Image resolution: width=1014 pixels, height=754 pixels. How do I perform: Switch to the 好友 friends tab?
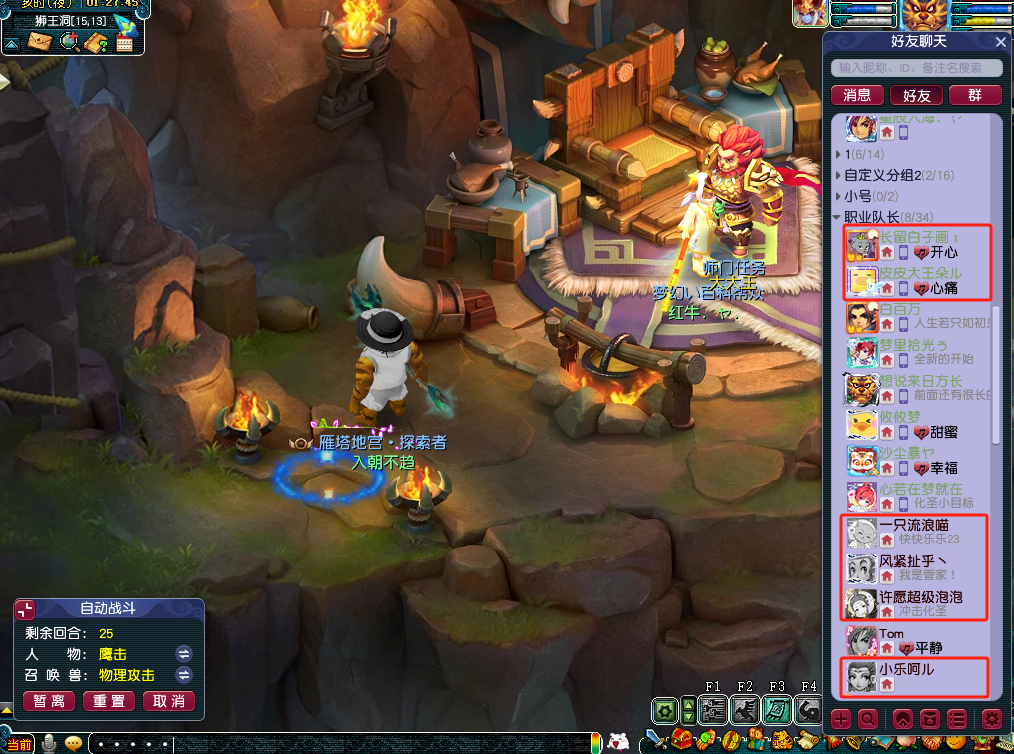(x=916, y=95)
